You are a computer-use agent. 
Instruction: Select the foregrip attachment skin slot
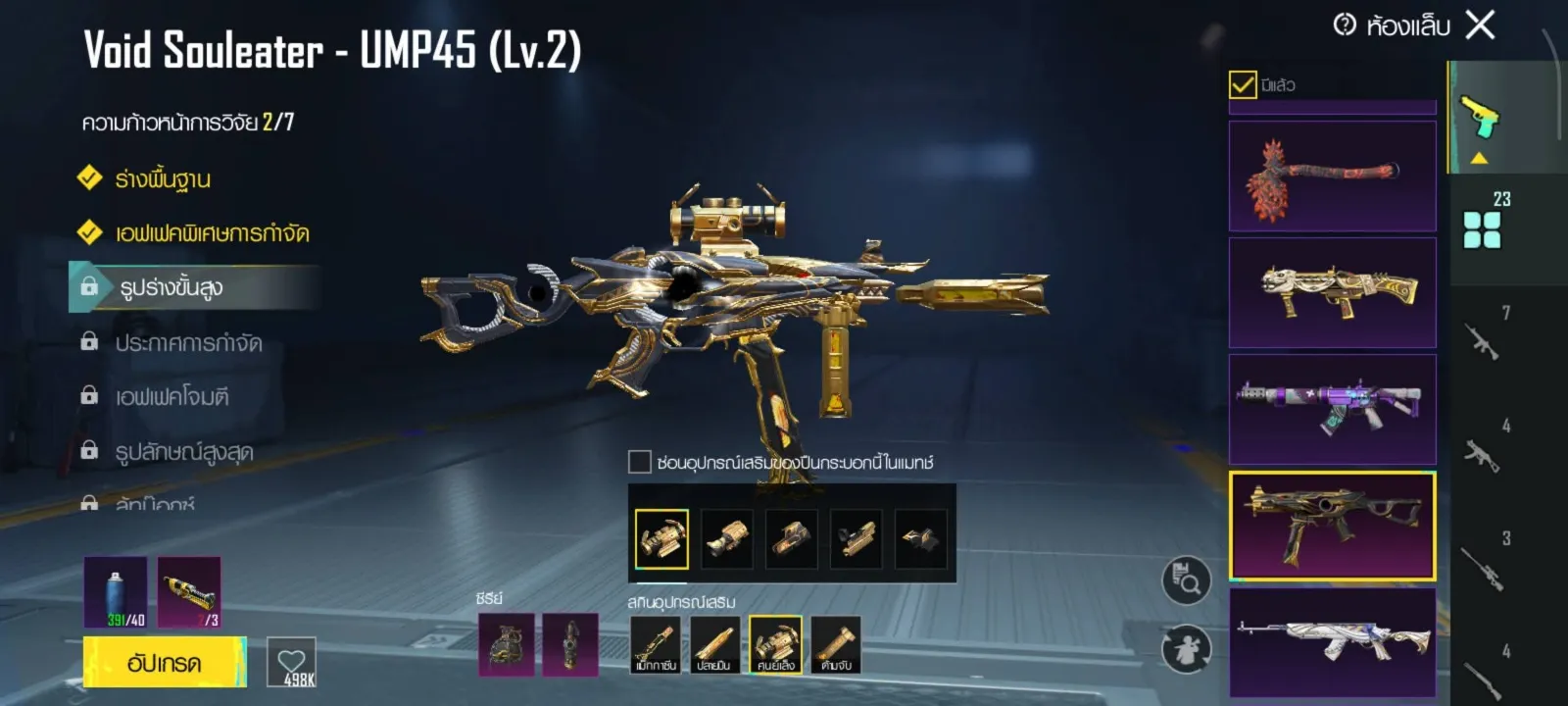[x=836, y=644]
